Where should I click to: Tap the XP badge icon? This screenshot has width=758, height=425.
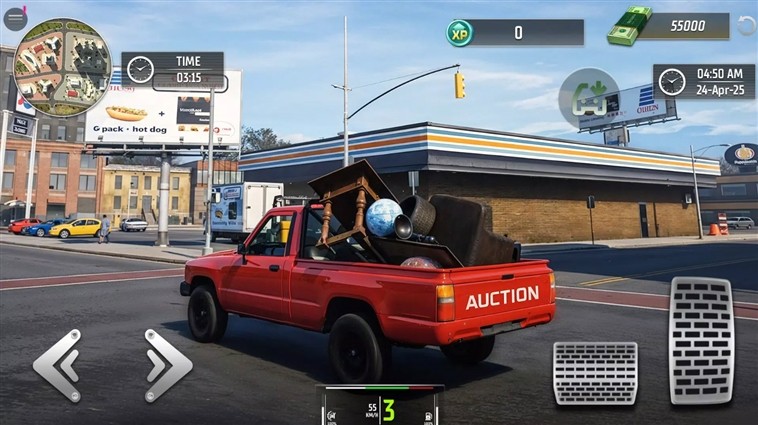(460, 33)
